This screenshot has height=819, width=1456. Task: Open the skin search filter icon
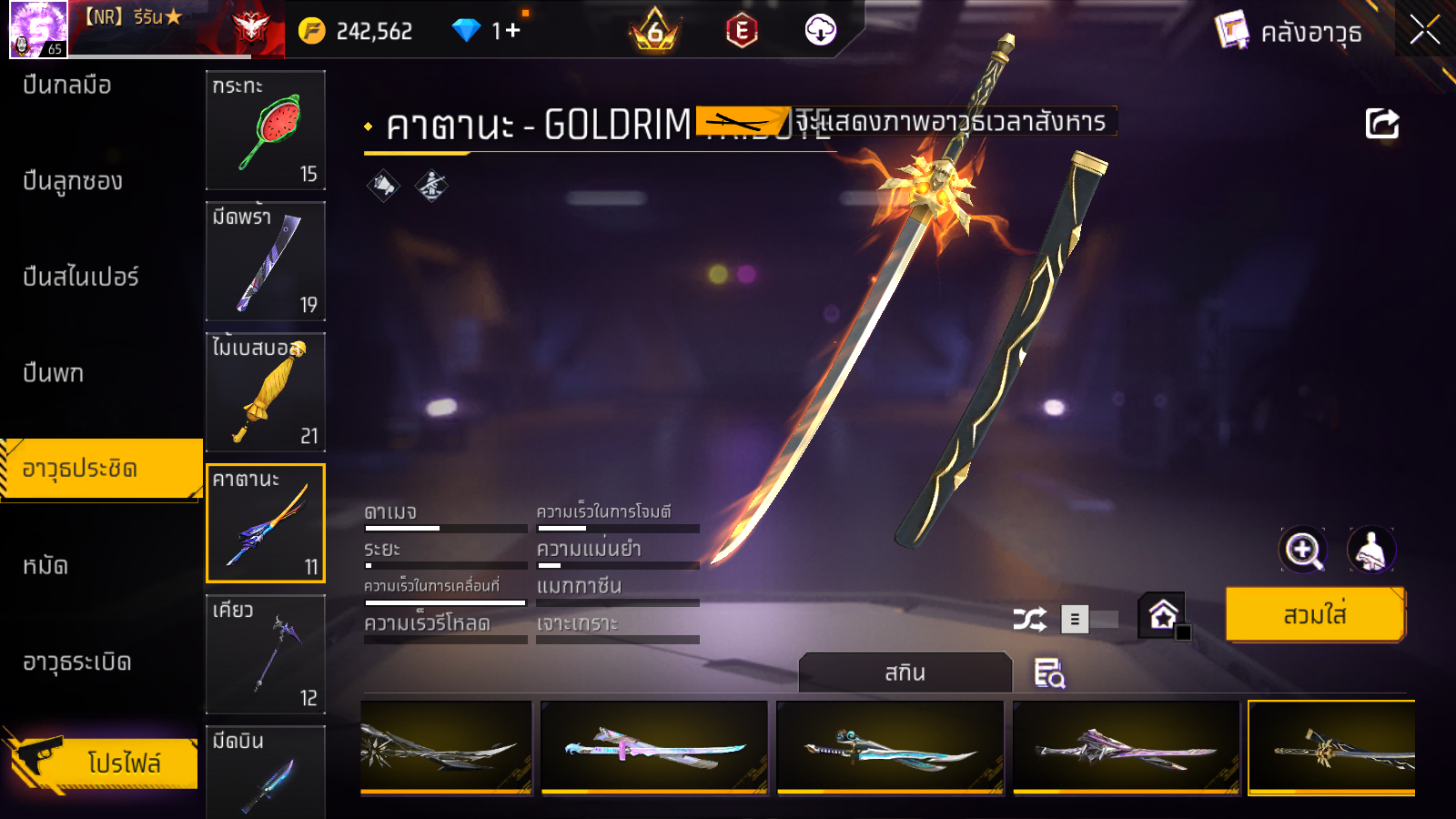[x=1049, y=673]
